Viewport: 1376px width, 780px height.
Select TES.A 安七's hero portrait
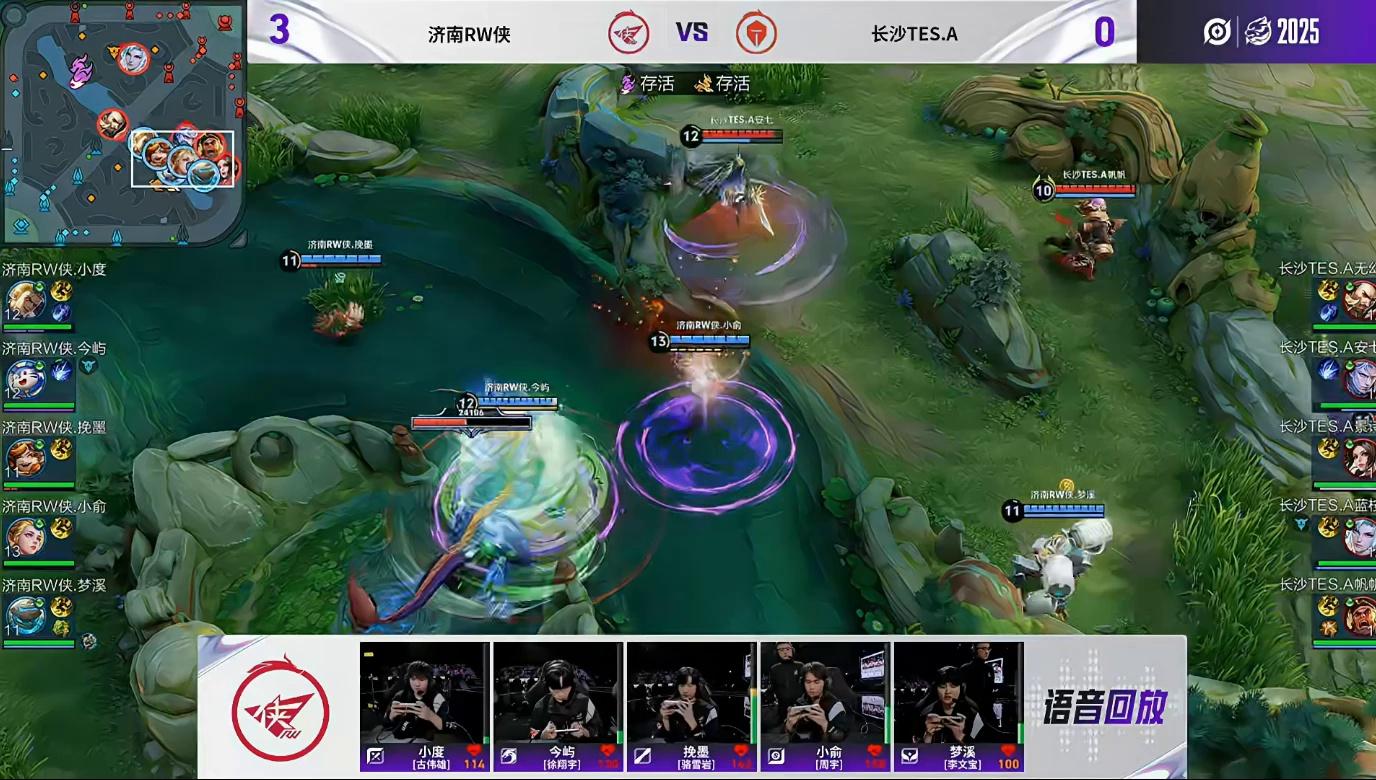(x=1360, y=379)
